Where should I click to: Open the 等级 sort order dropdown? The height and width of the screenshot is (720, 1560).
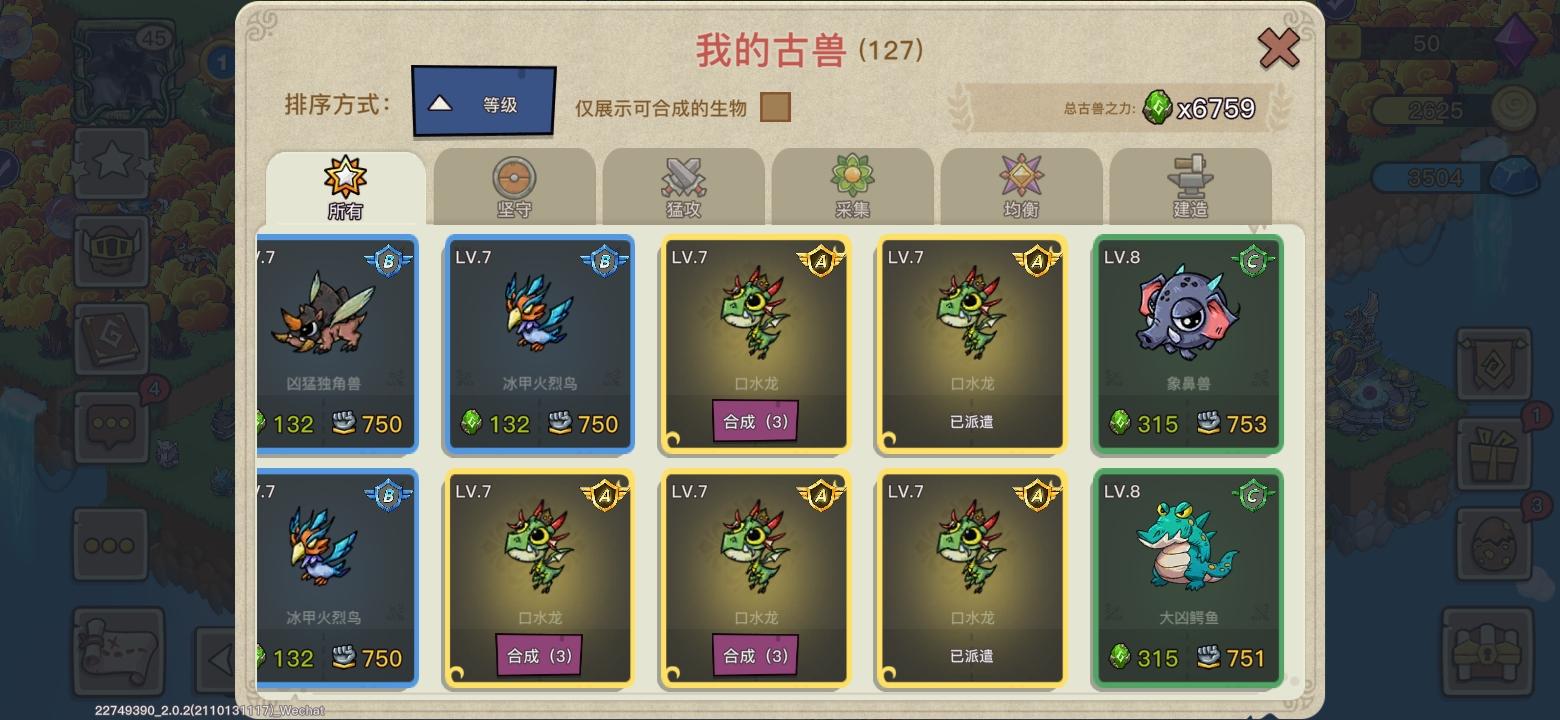click(483, 102)
